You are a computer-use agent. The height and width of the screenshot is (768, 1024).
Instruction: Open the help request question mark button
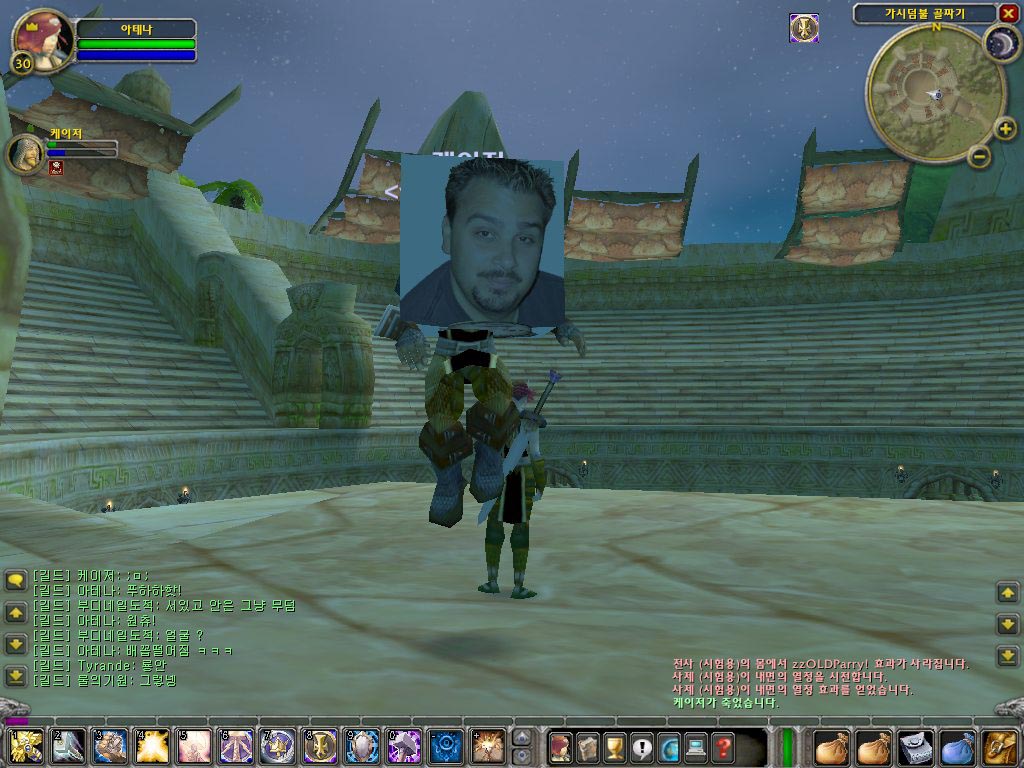click(x=722, y=747)
